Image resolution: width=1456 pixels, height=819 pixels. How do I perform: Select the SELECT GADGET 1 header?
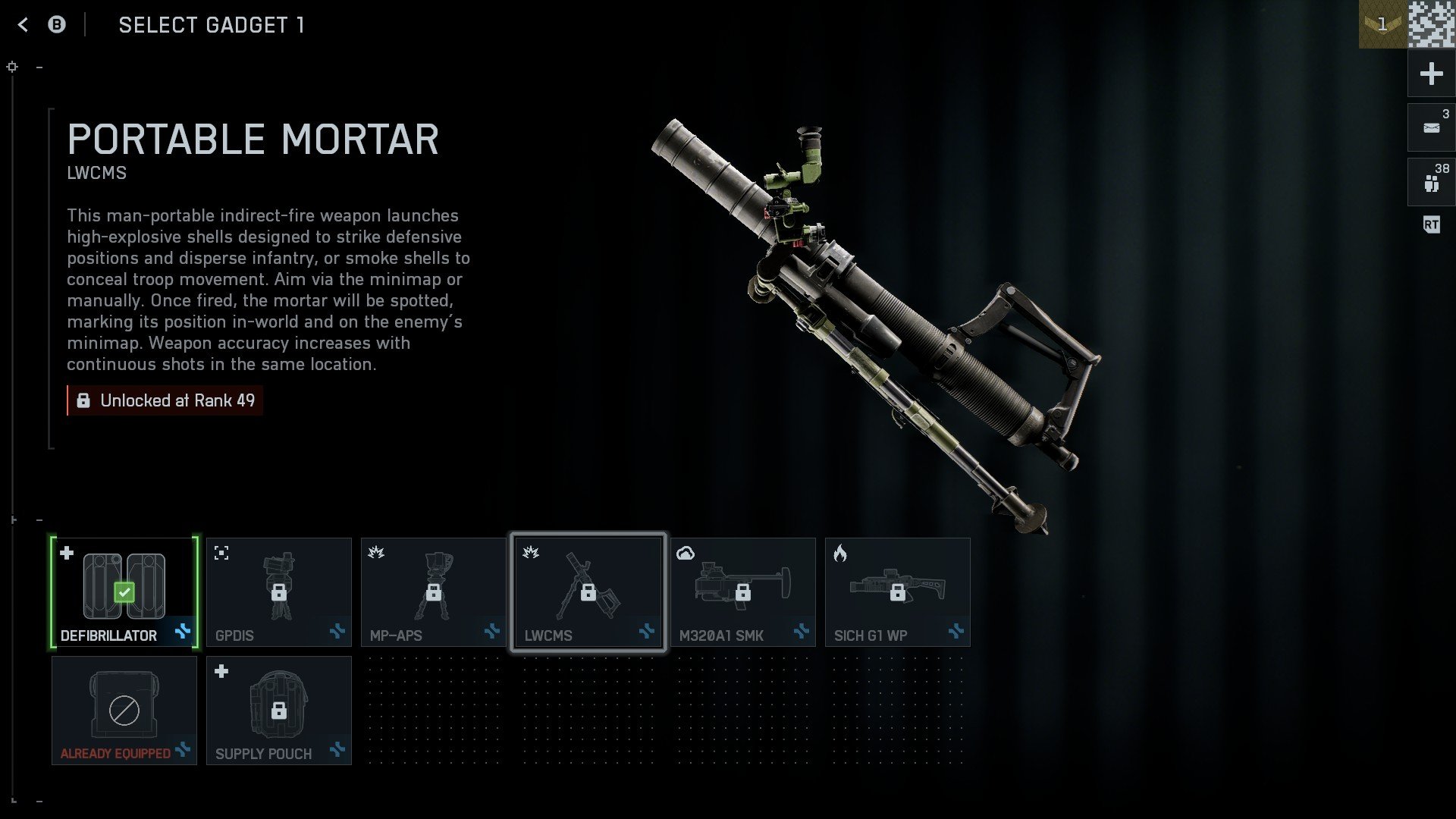coord(212,25)
